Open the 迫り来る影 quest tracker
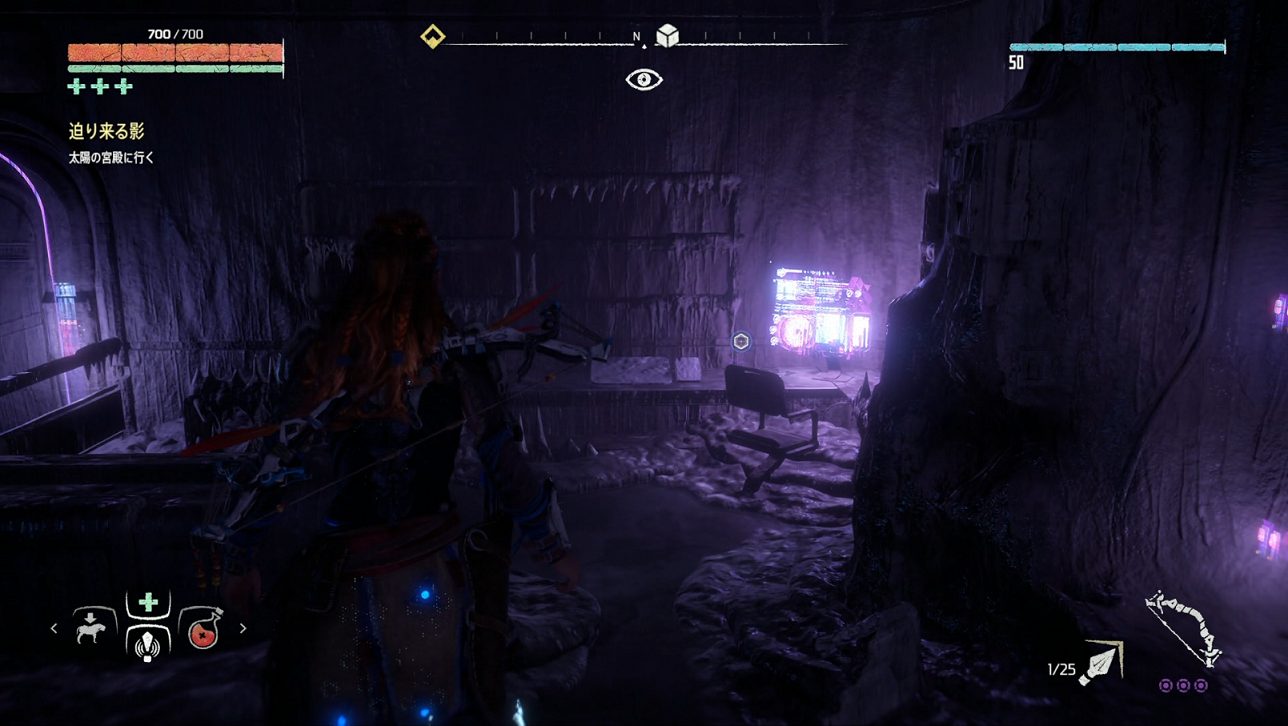The image size is (1288, 726). click(x=106, y=131)
